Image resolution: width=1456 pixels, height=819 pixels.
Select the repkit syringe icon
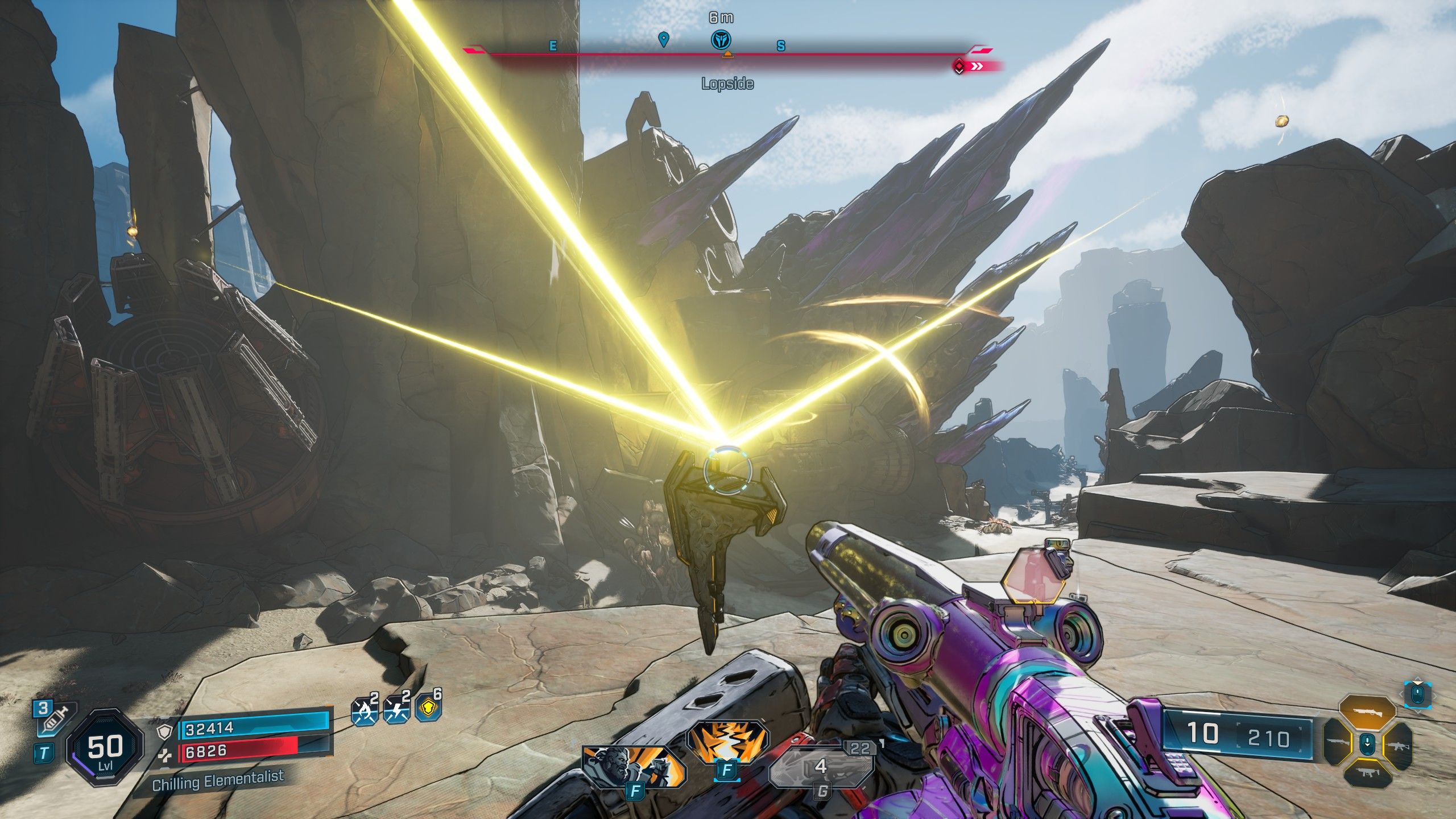pyautogui.click(x=52, y=719)
